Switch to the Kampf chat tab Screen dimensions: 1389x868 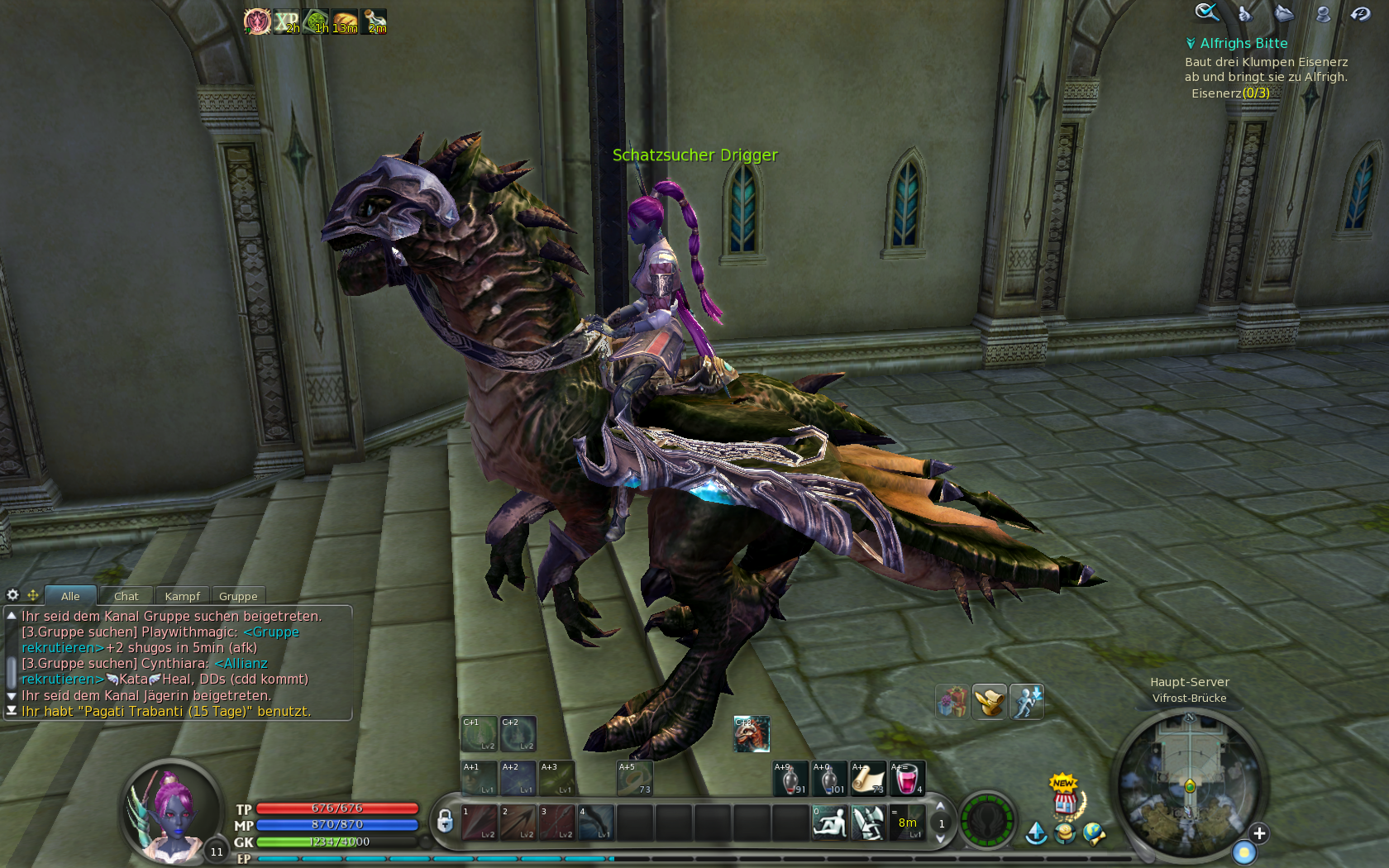click(182, 596)
